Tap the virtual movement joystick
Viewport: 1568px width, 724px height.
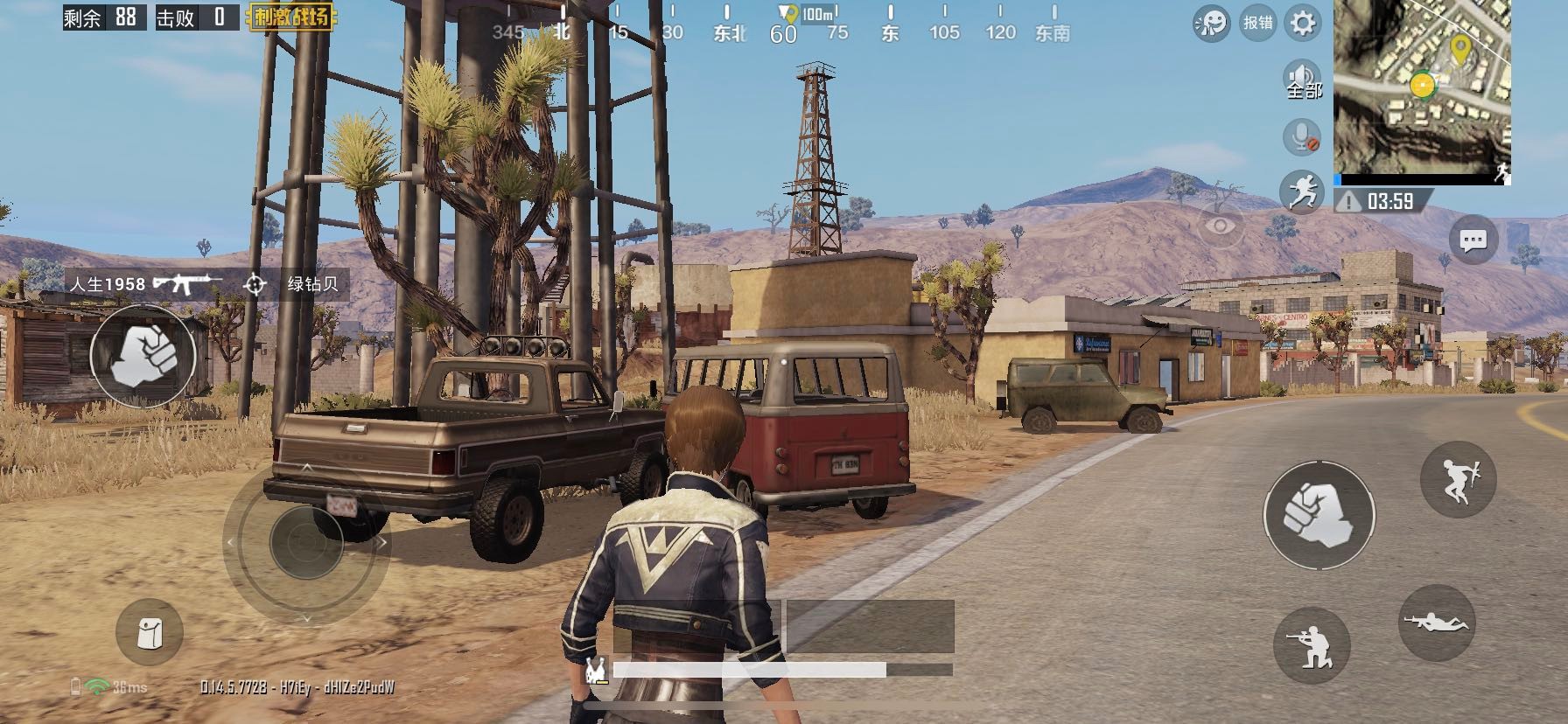306,542
